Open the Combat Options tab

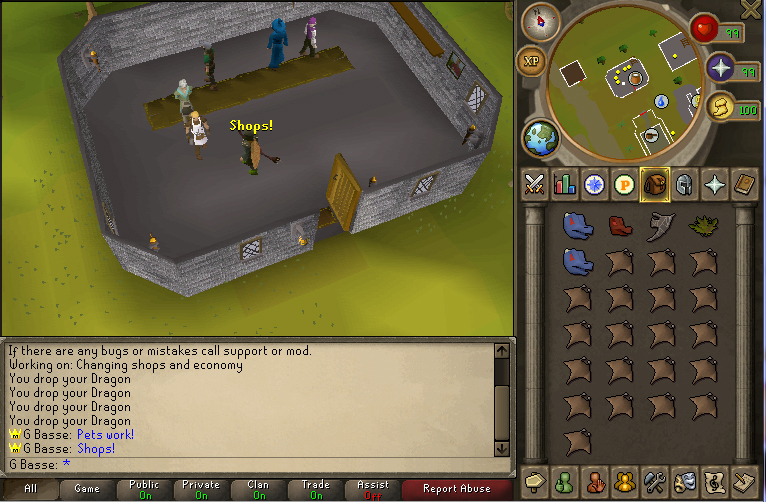tap(534, 184)
